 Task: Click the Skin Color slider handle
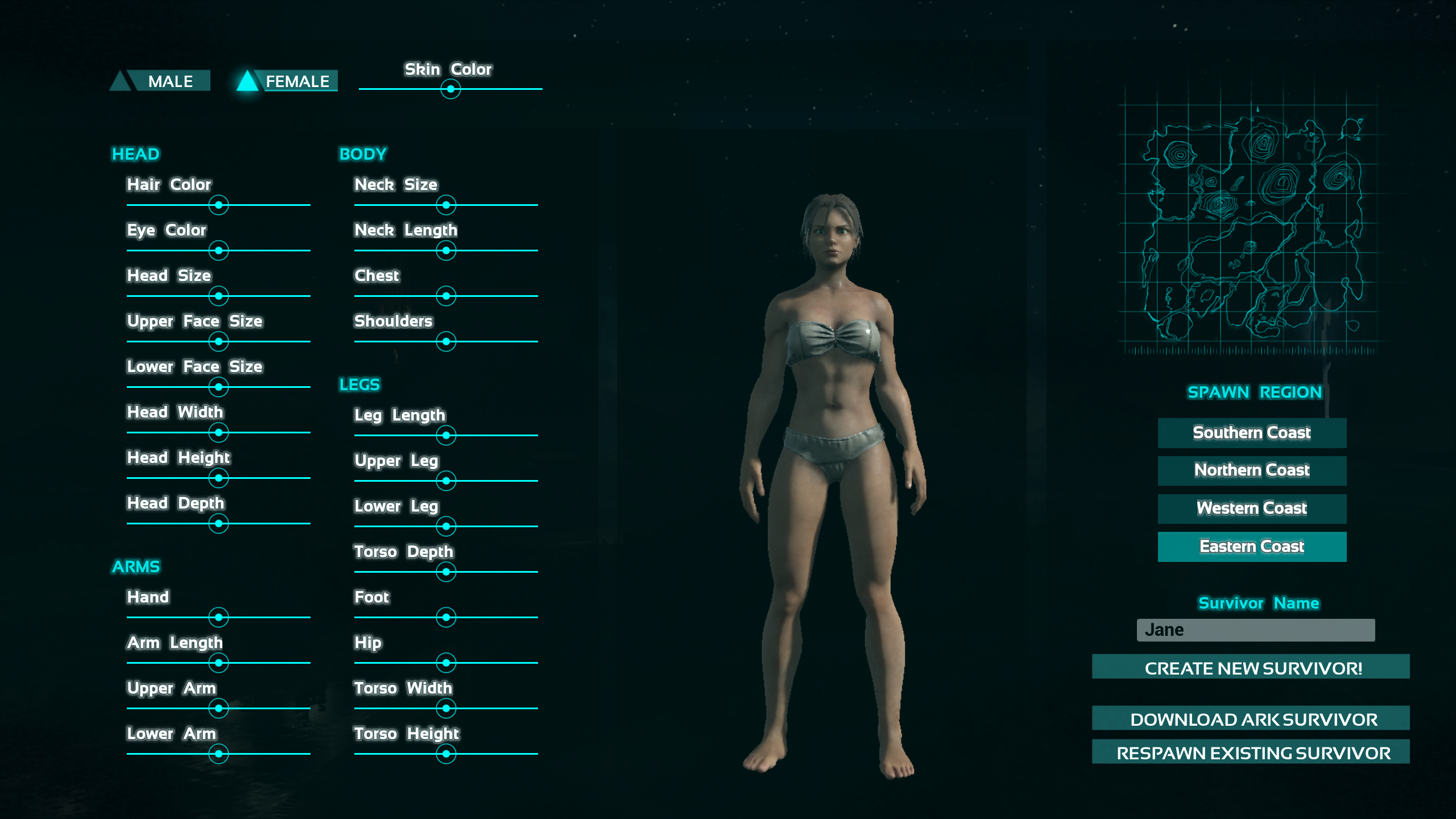click(x=450, y=89)
